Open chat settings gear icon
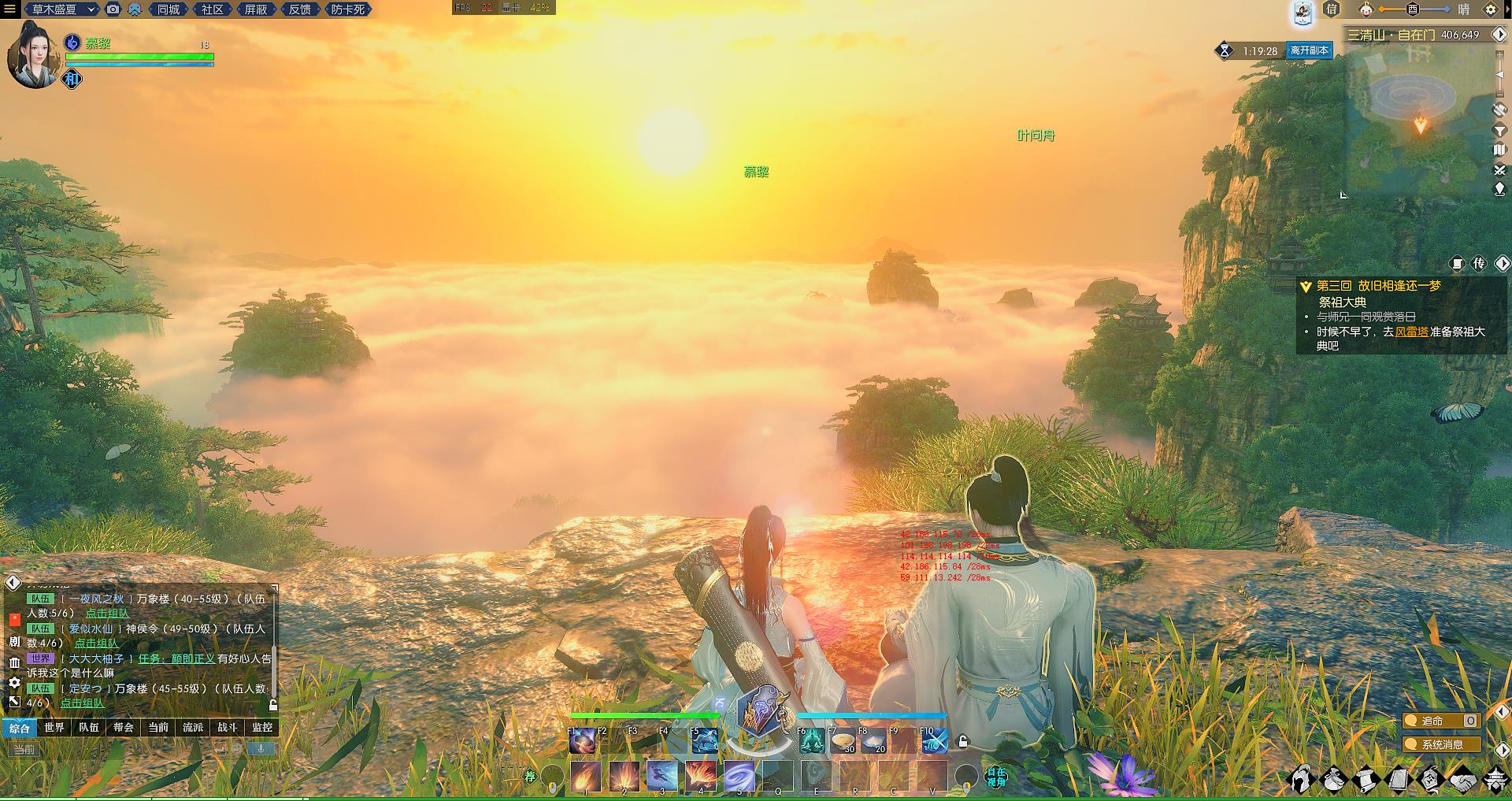 14,683
